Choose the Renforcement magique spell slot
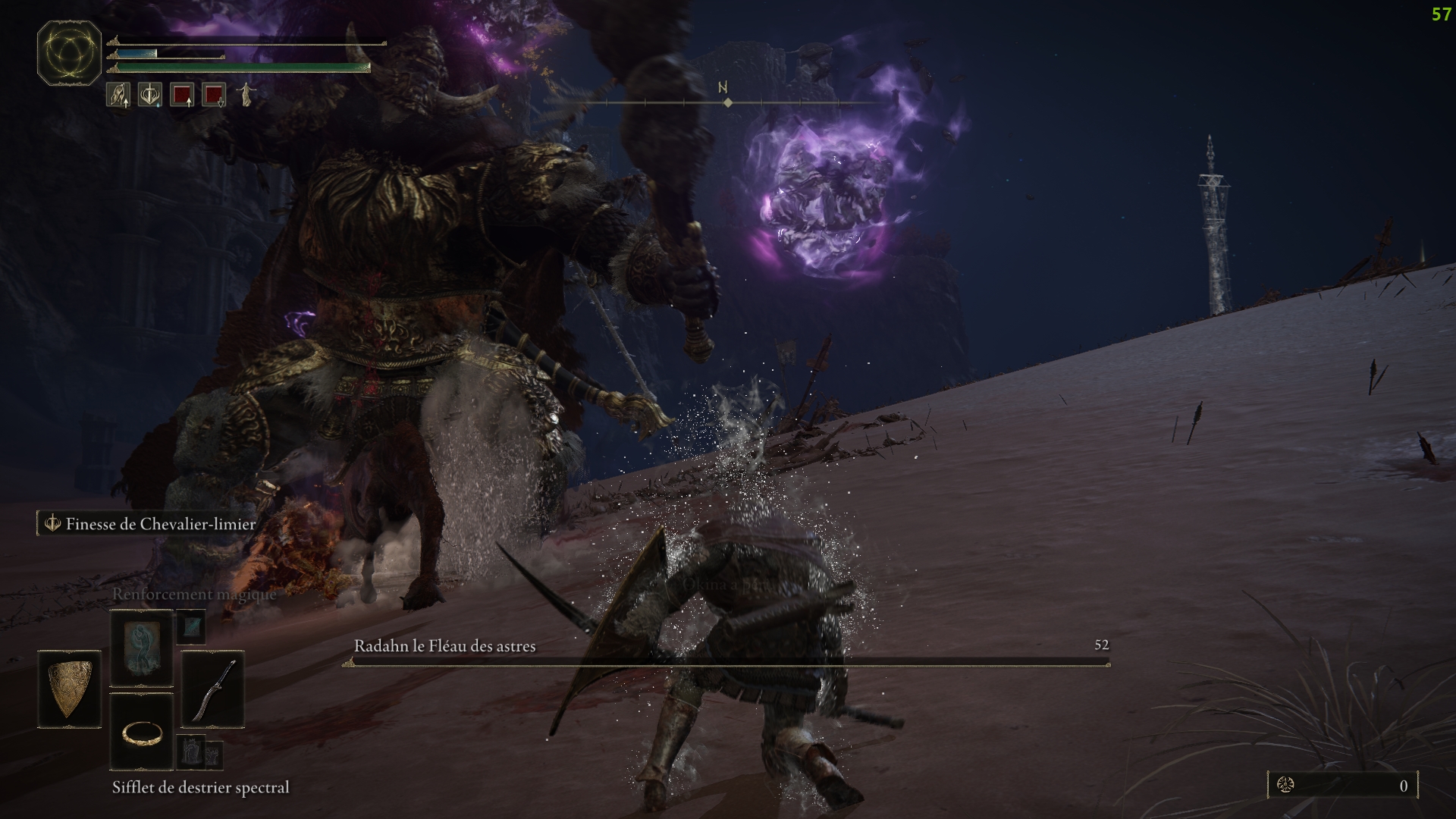The height and width of the screenshot is (819, 1456). click(x=142, y=648)
